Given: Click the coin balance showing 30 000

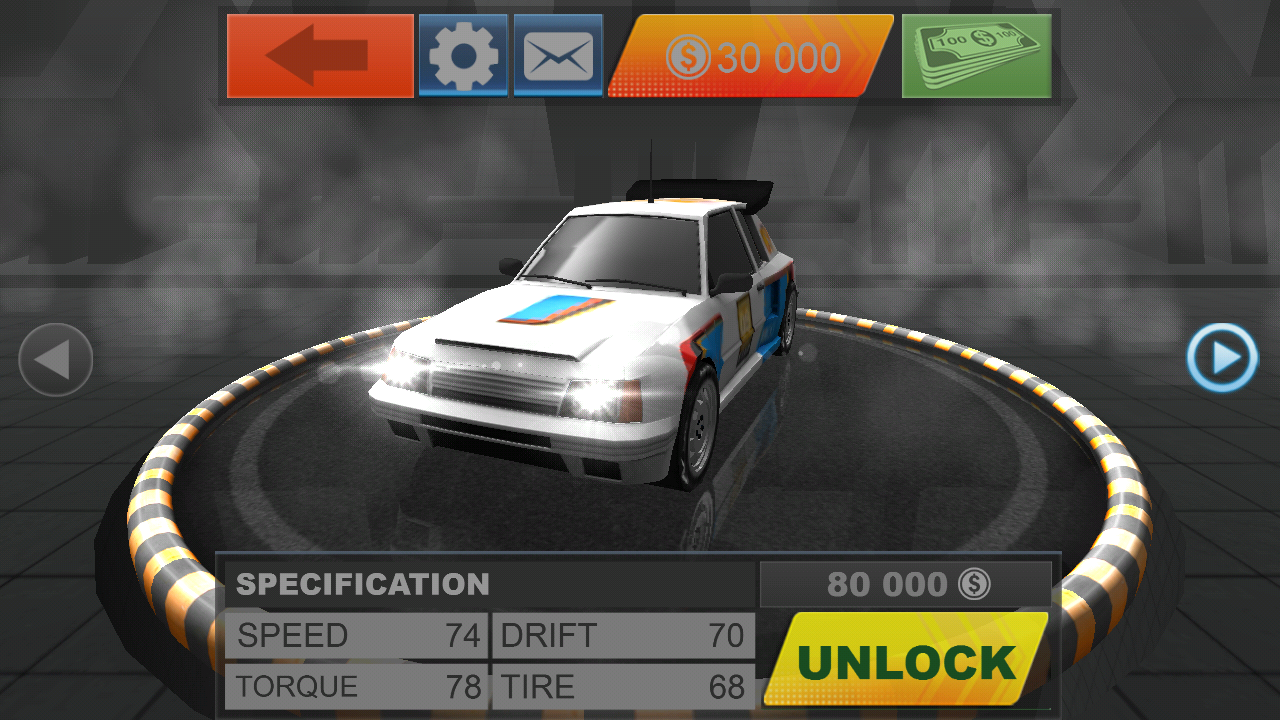Looking at the screenshot, I should click(x=748, y=57).
